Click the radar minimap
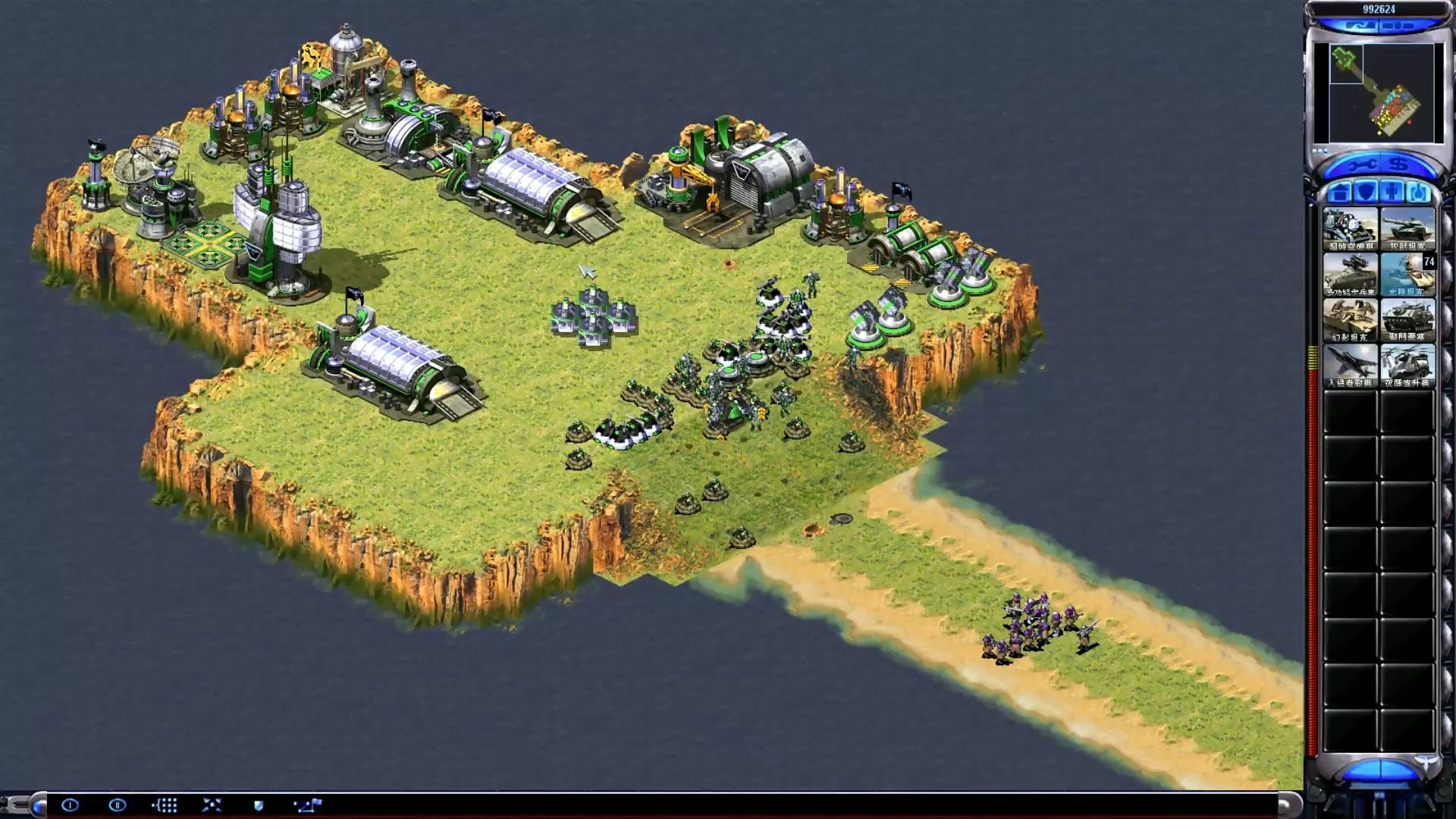The image size is (1456, 819). coord(1379,93)
